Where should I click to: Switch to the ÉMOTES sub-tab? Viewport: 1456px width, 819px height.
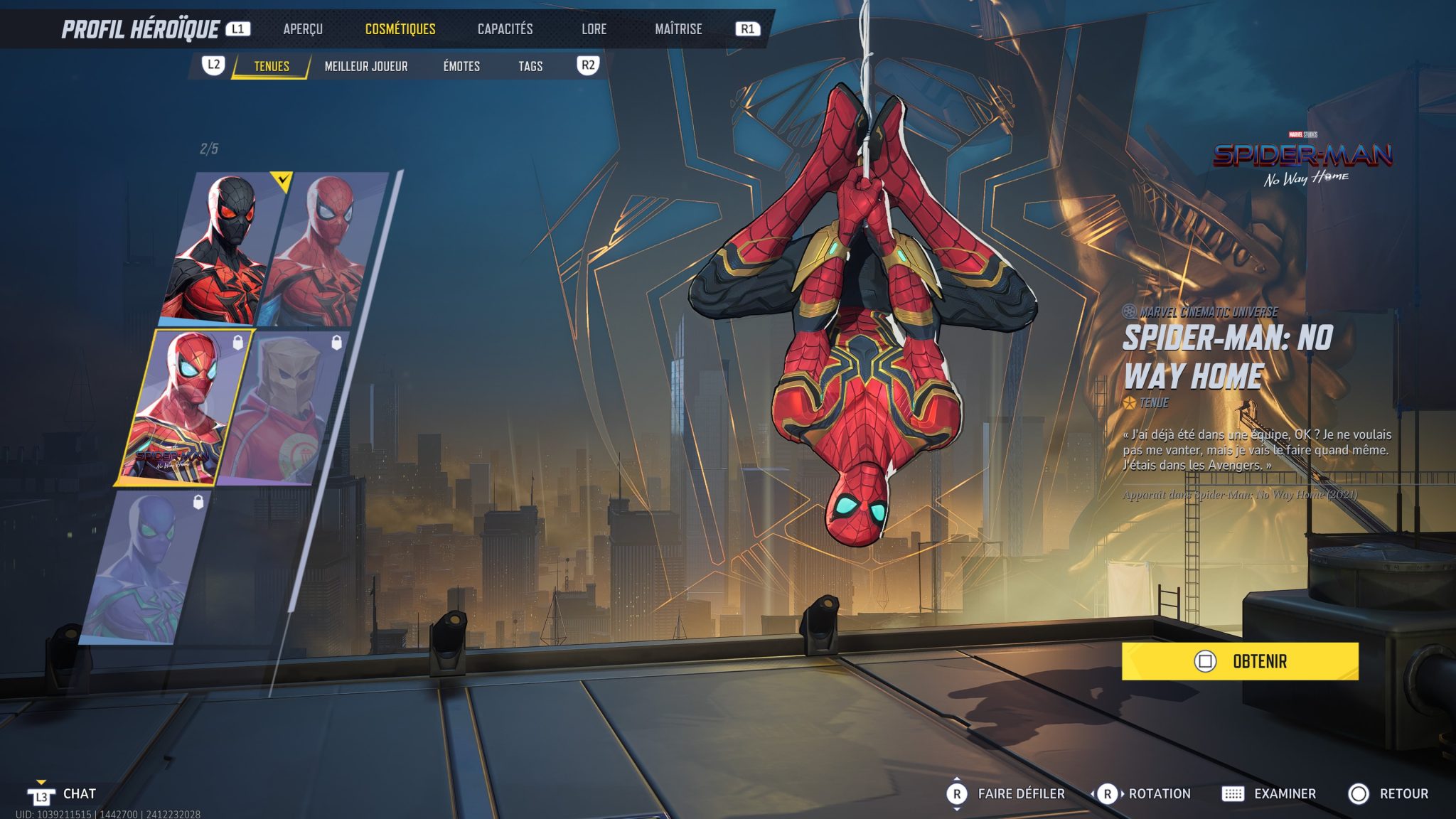(x=461, y=65)
